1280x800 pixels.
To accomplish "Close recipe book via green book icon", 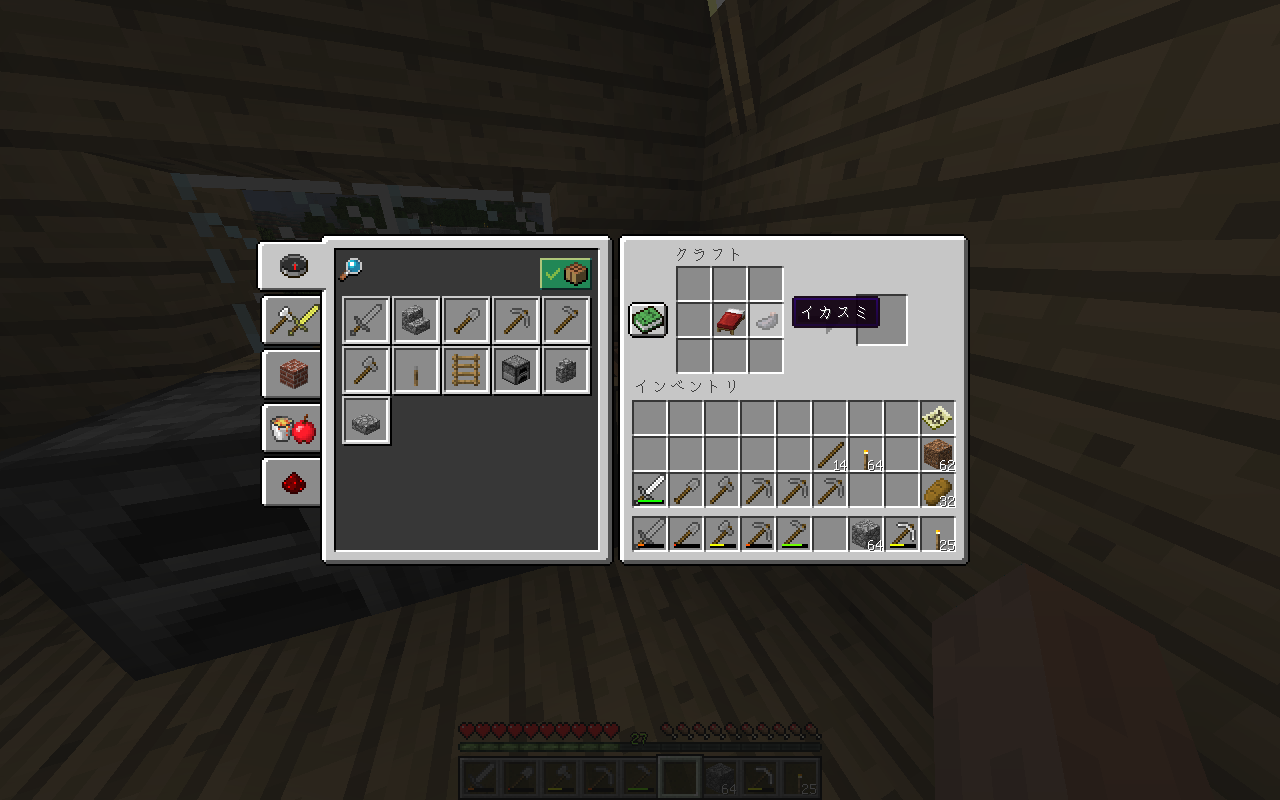I will (646, 320).
